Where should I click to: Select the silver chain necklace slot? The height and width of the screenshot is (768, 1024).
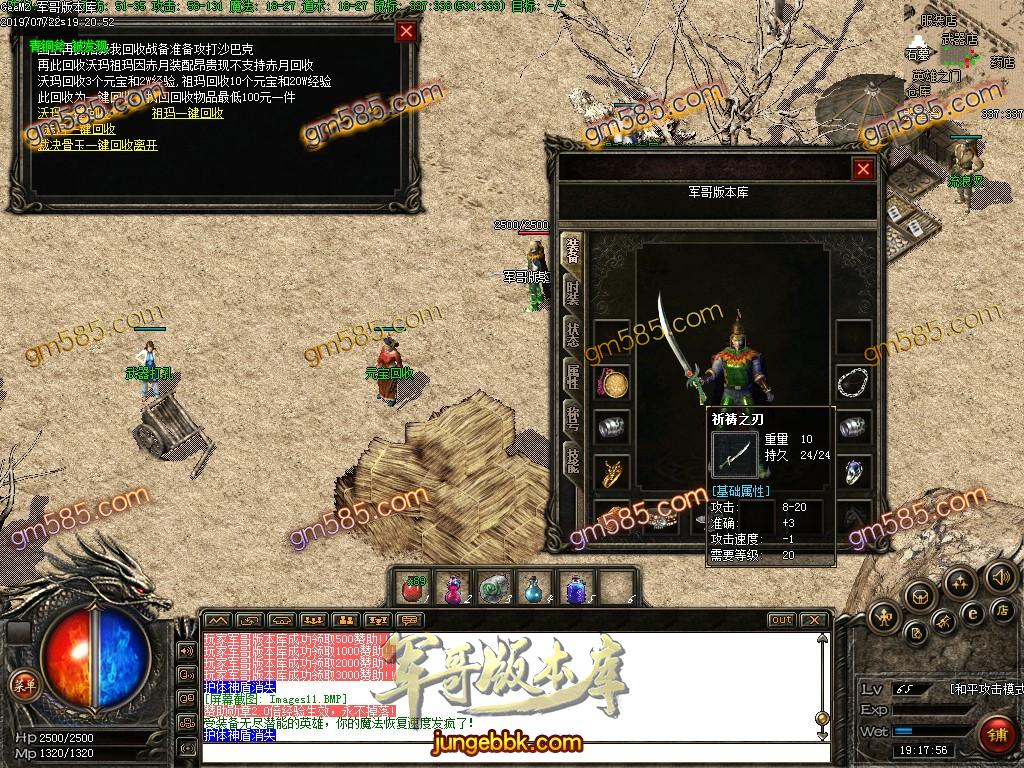(852, 383)
